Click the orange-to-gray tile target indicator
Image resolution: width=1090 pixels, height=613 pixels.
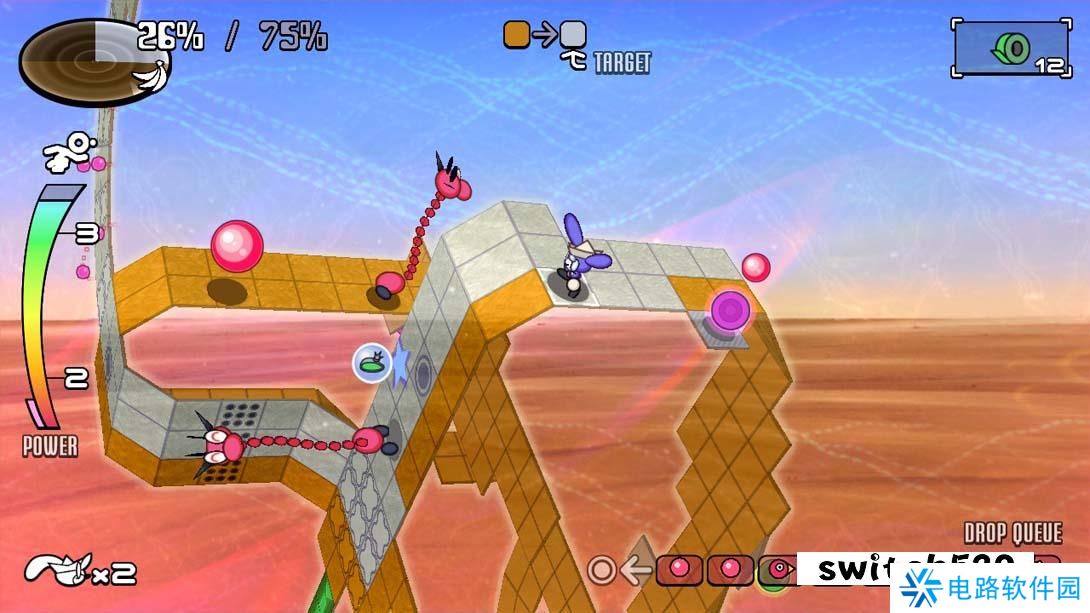click(545, 37)
